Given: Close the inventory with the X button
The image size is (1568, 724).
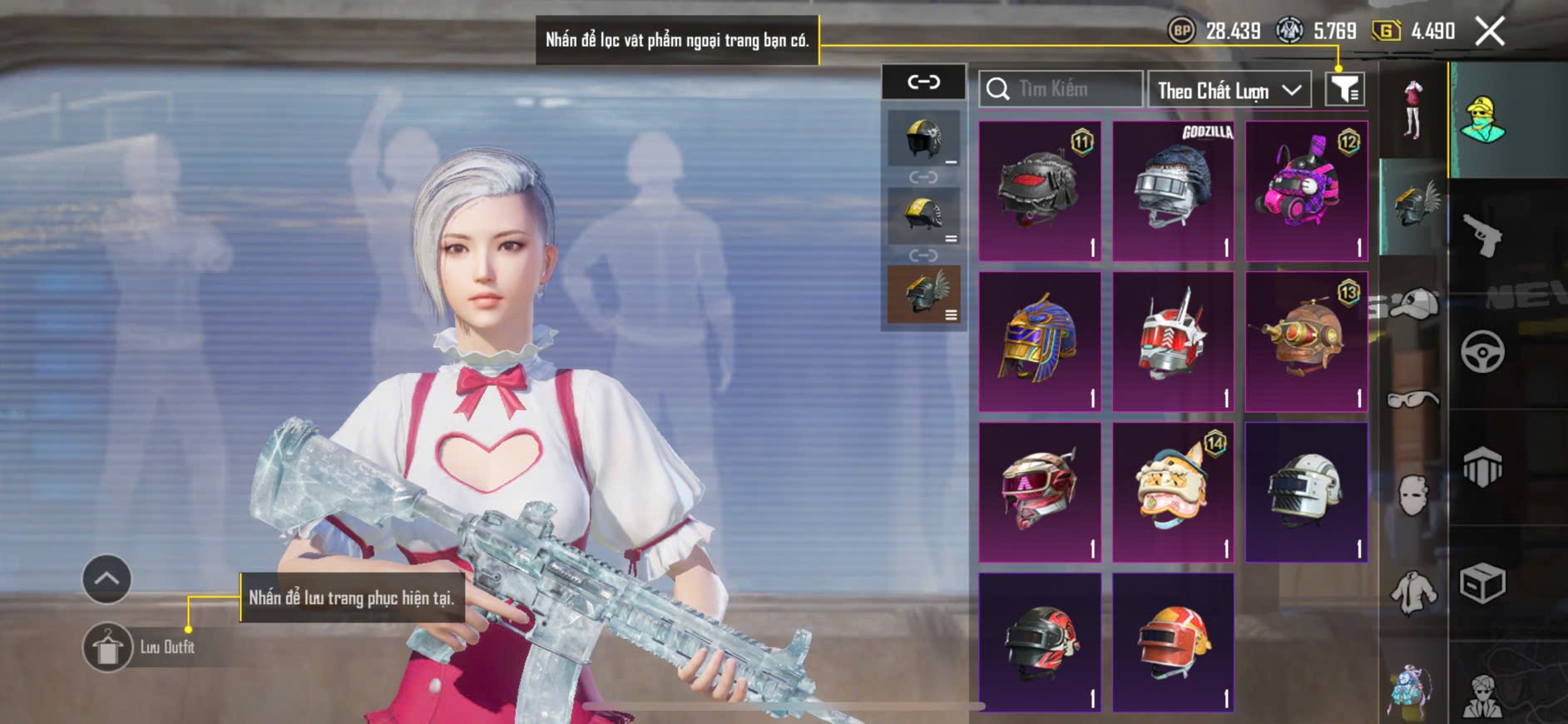Looking at the screenshot, I should coord(1489,32).
